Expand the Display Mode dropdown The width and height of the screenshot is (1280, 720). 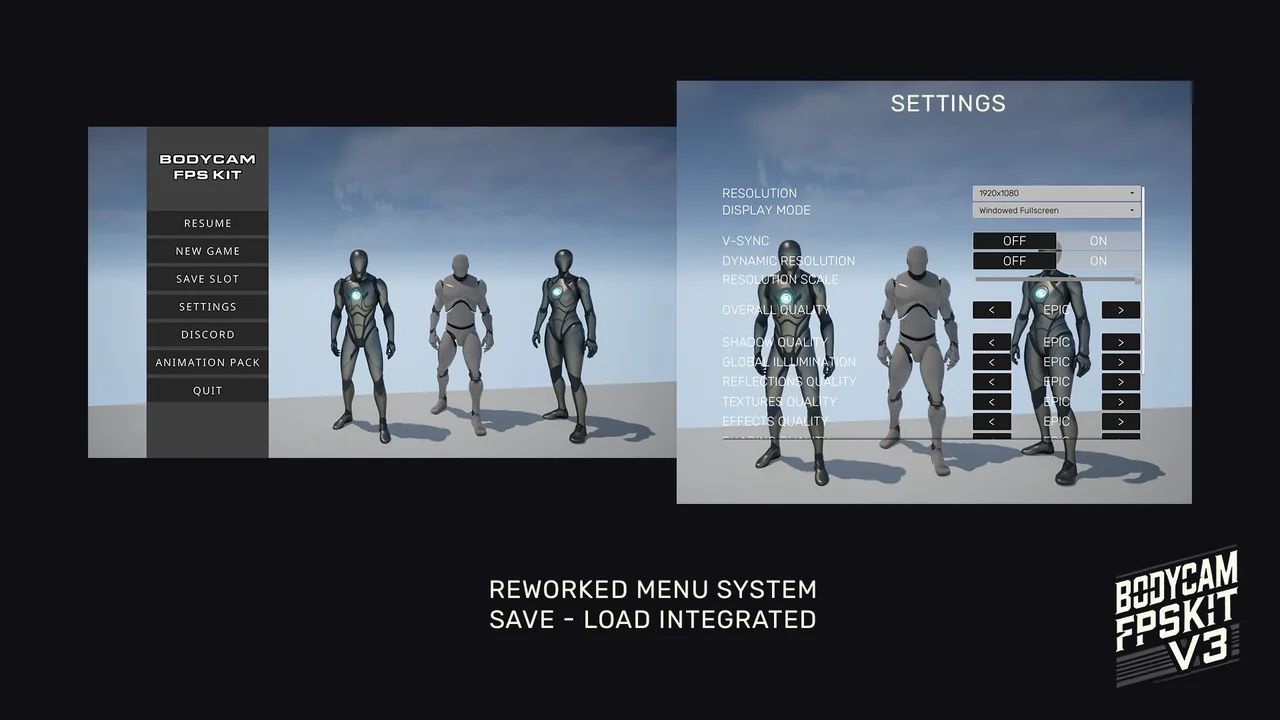click(x=1056, y=210)
